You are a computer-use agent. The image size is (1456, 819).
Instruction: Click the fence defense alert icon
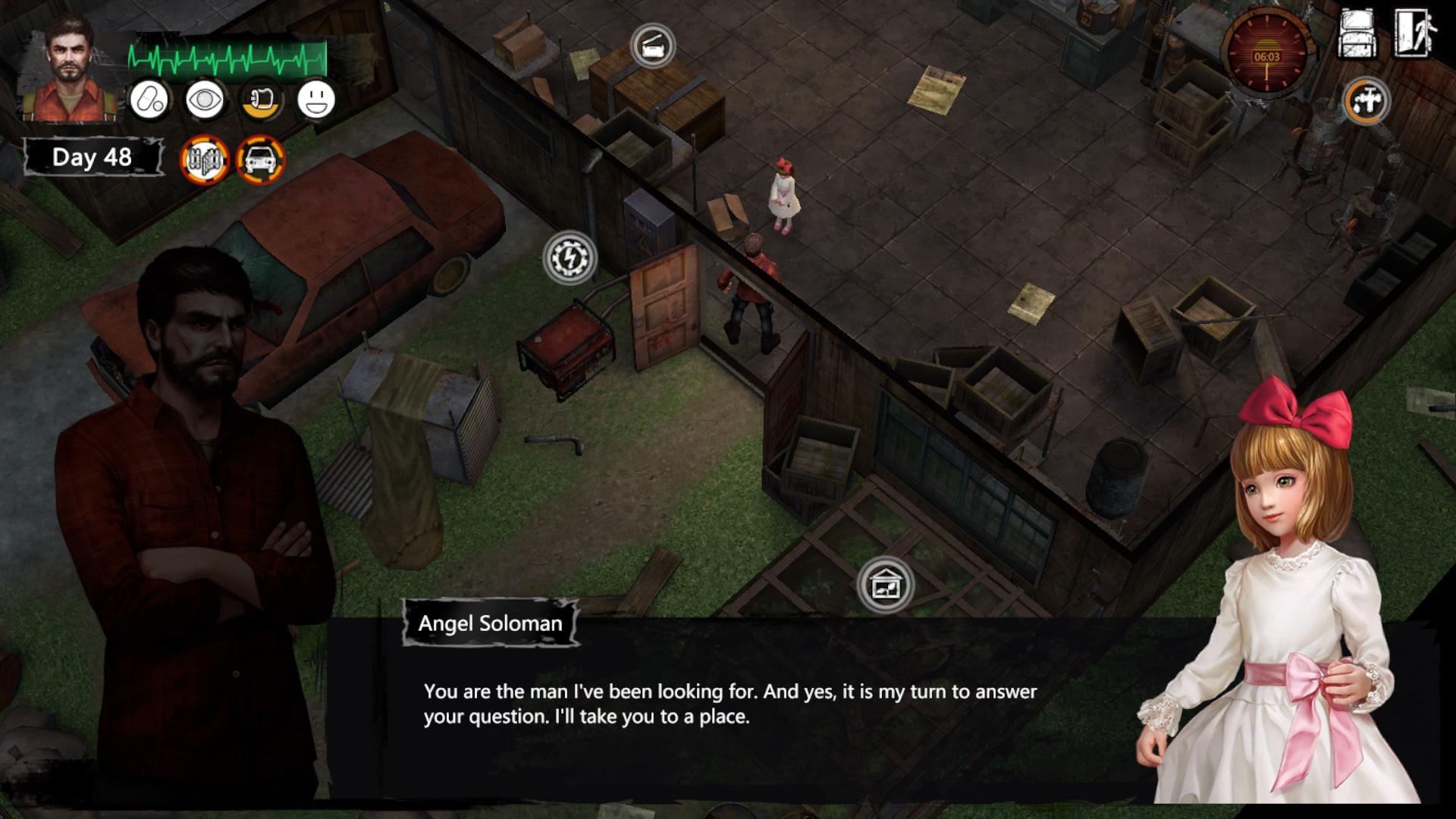pos(205,160)
